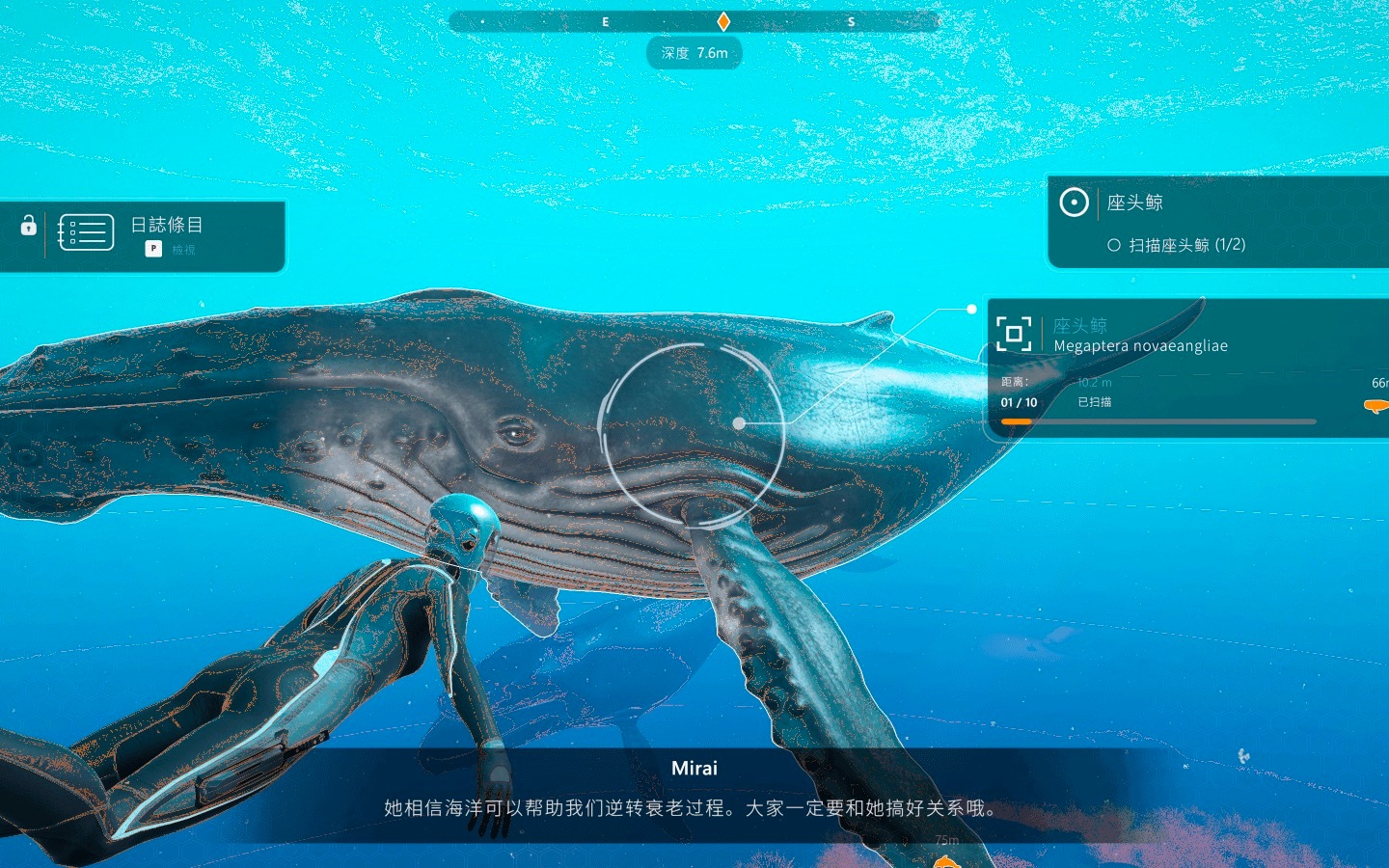Screen dimensions: 1389x868
Task: Click the padlock icon beside the journal panel
Action: click(29, 226)
